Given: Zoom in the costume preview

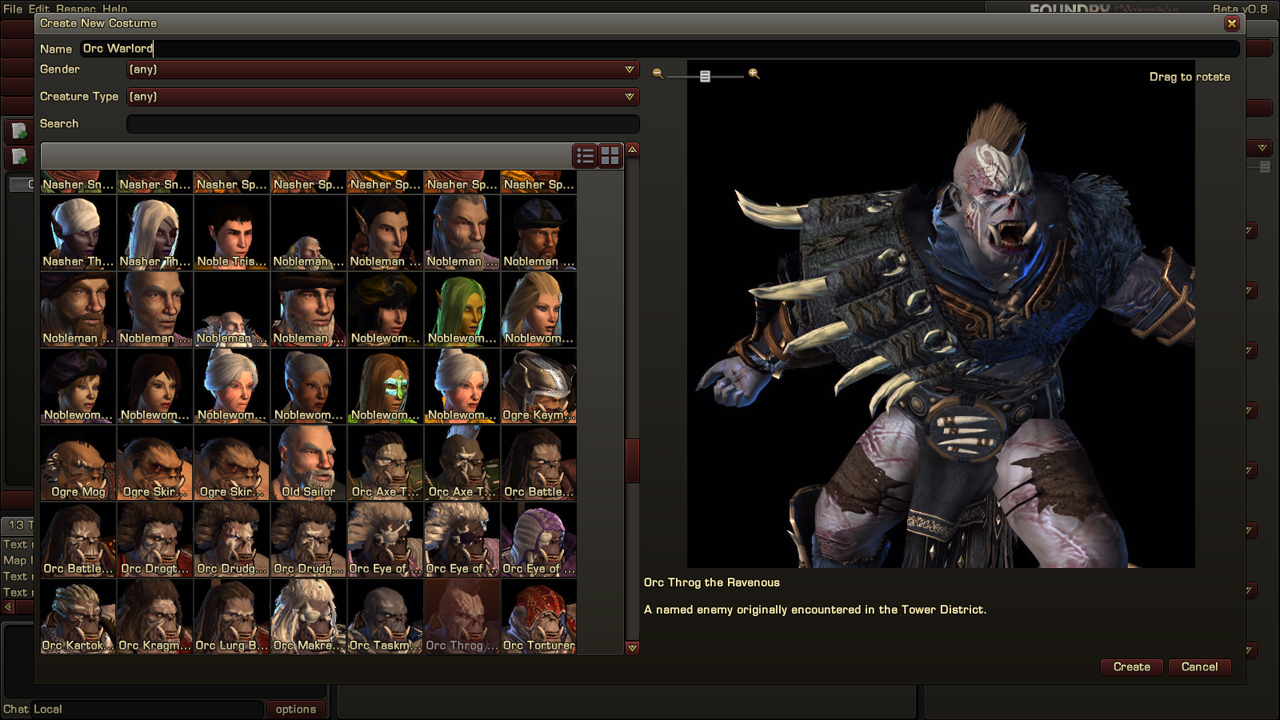Looking at the screenshot, I should click(754, 74).
